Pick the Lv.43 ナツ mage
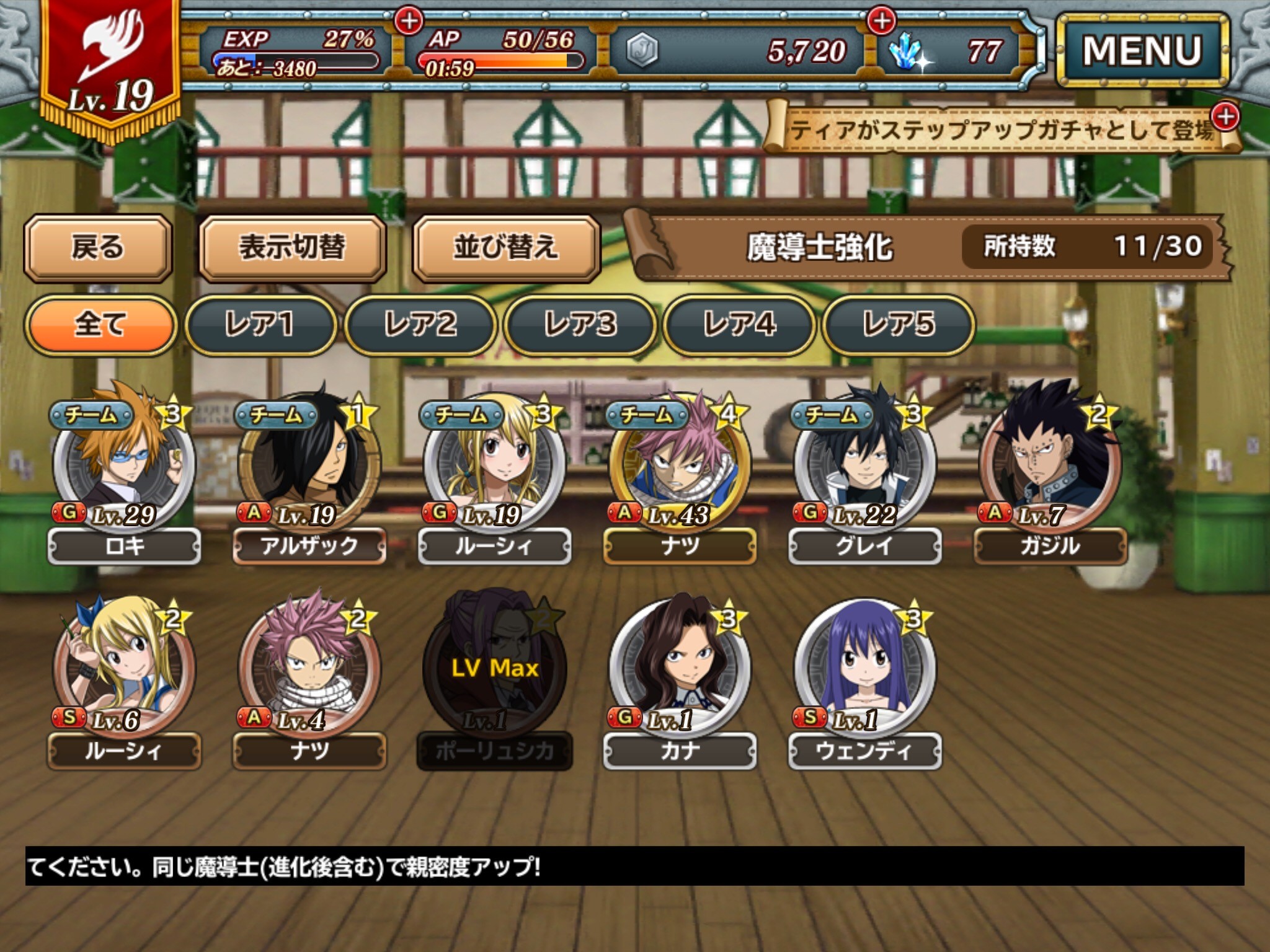This screenshot has width=1270, height=952. [680, 465]
